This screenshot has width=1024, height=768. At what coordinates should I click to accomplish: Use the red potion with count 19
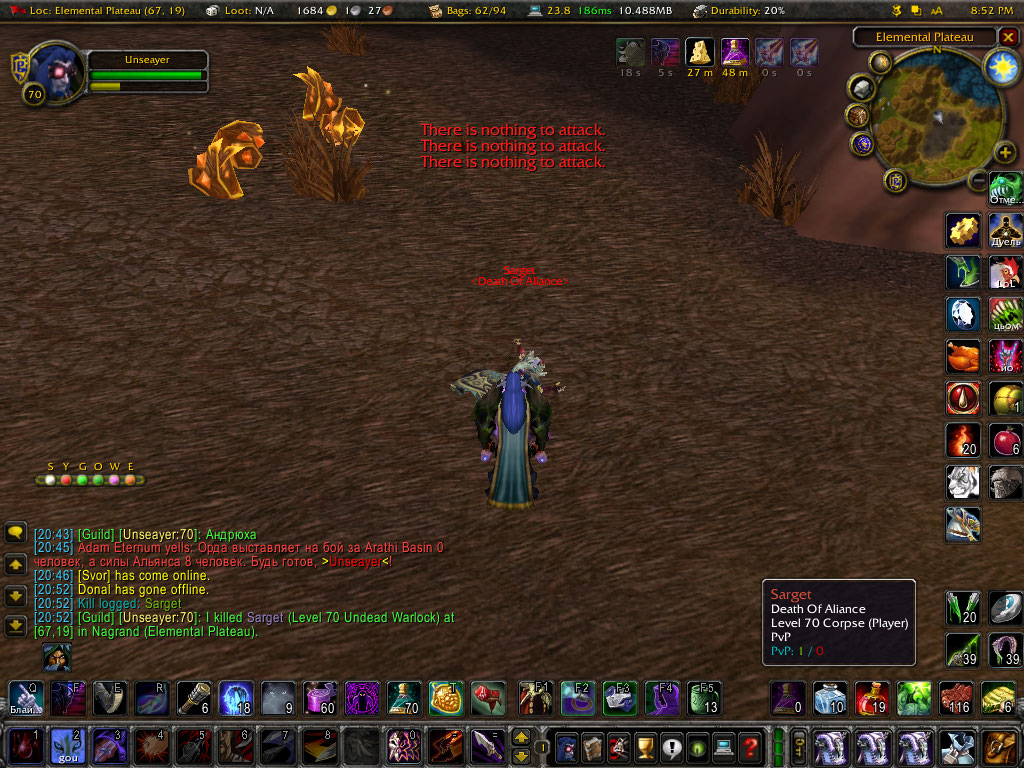872,698
